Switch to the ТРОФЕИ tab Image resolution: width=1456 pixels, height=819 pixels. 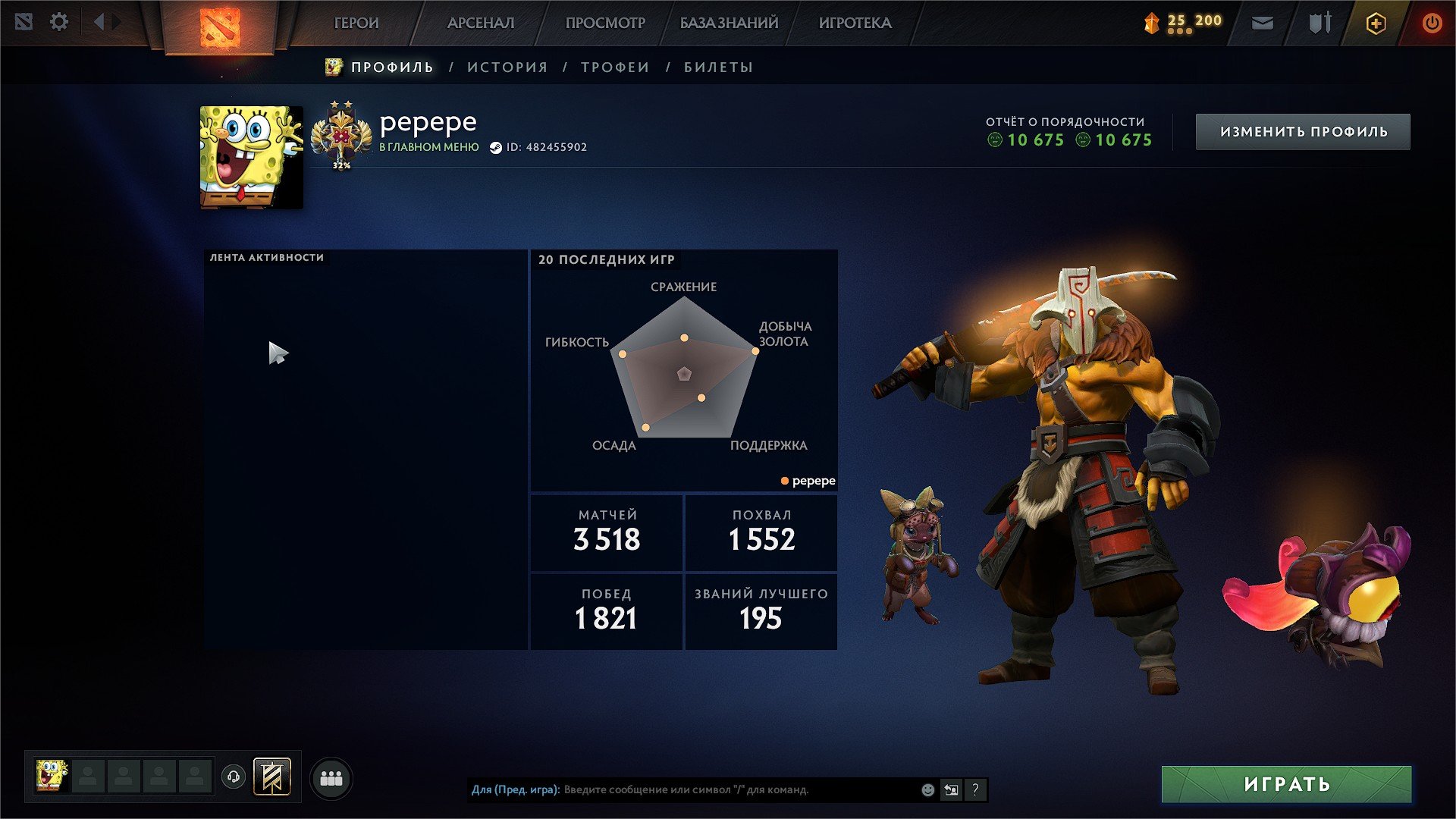[613, 67]
